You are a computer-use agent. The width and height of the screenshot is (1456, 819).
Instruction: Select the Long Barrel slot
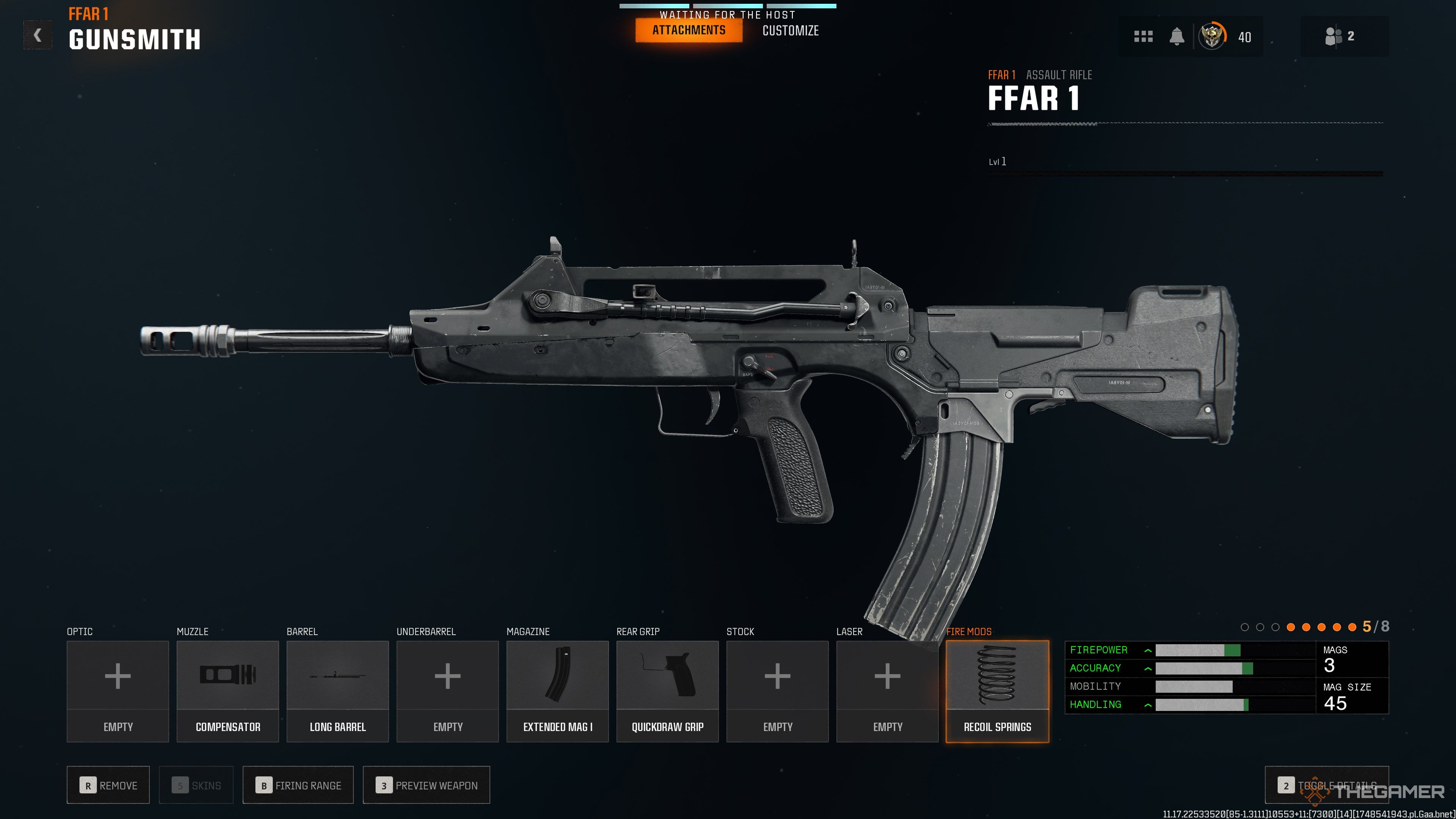point(337,691)
